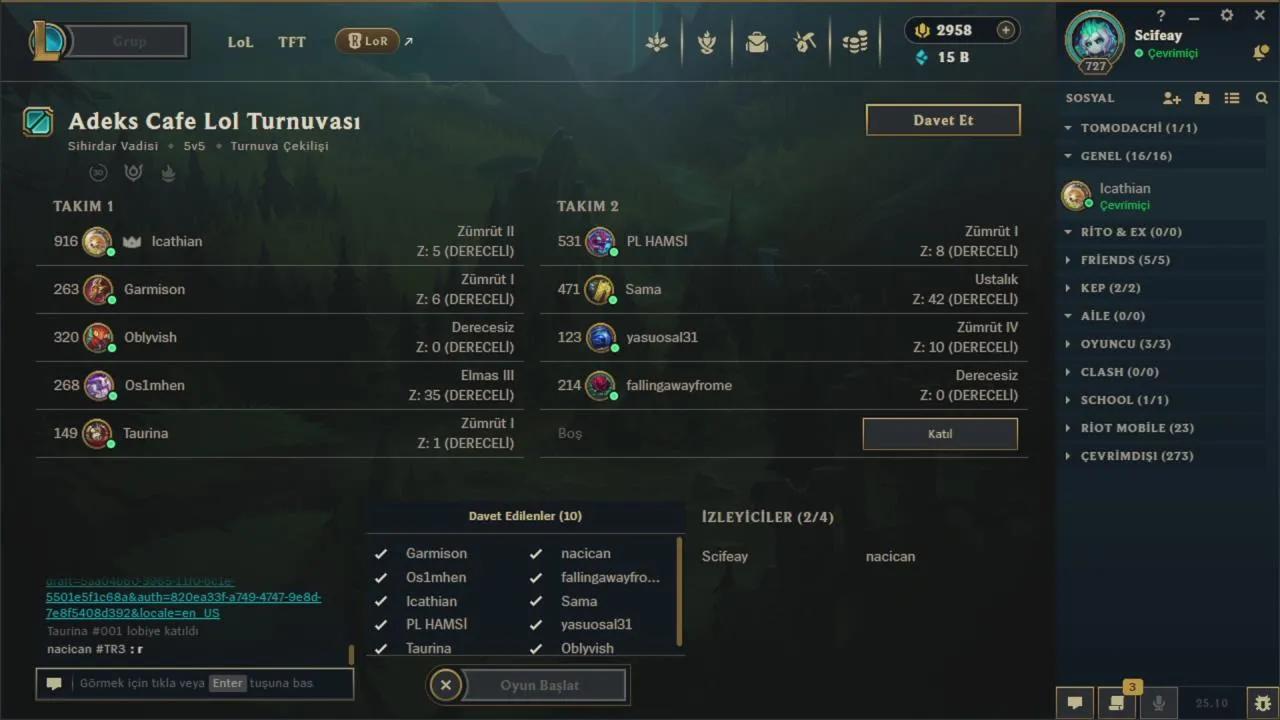Click the chat input field at bottom
The height and width of the screenshot is (720, 1280).
pos(195,683)
